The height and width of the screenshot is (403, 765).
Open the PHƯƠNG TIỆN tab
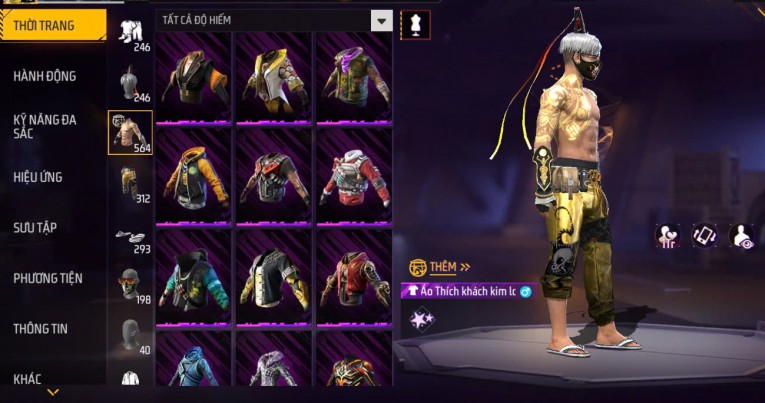(48, 278)
